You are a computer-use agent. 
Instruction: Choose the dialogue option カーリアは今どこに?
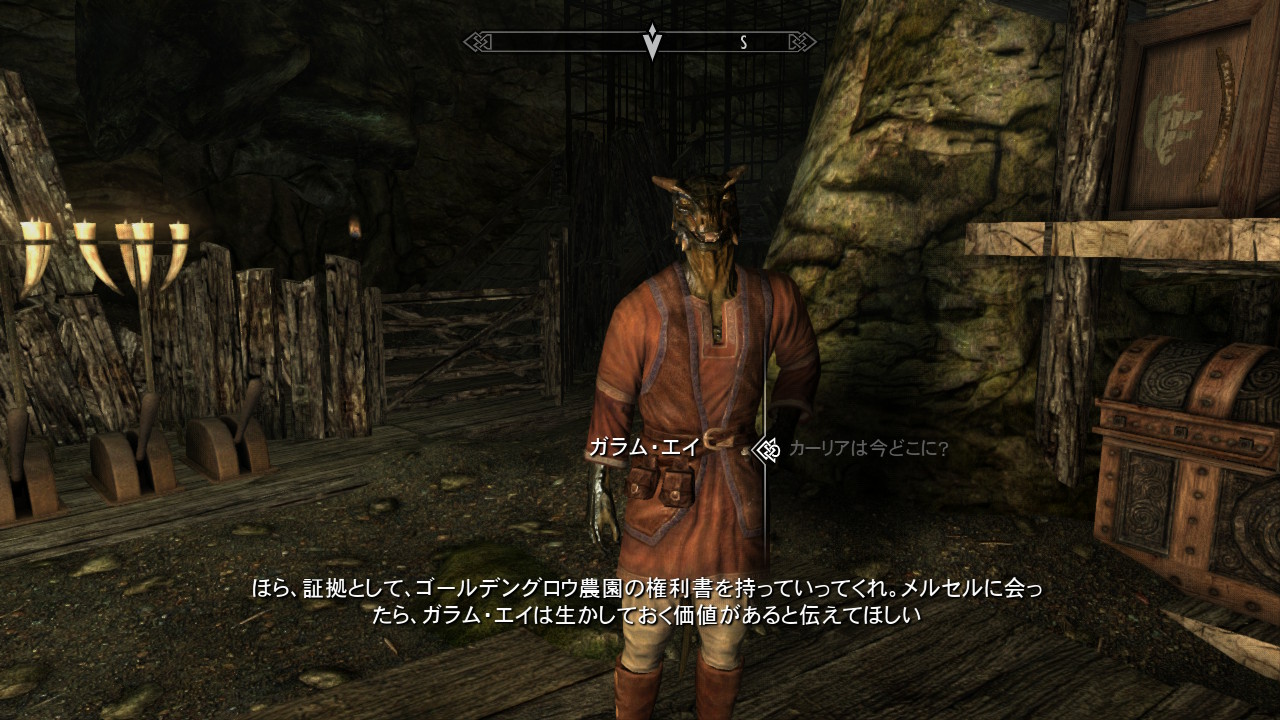[x=867, y=449]
